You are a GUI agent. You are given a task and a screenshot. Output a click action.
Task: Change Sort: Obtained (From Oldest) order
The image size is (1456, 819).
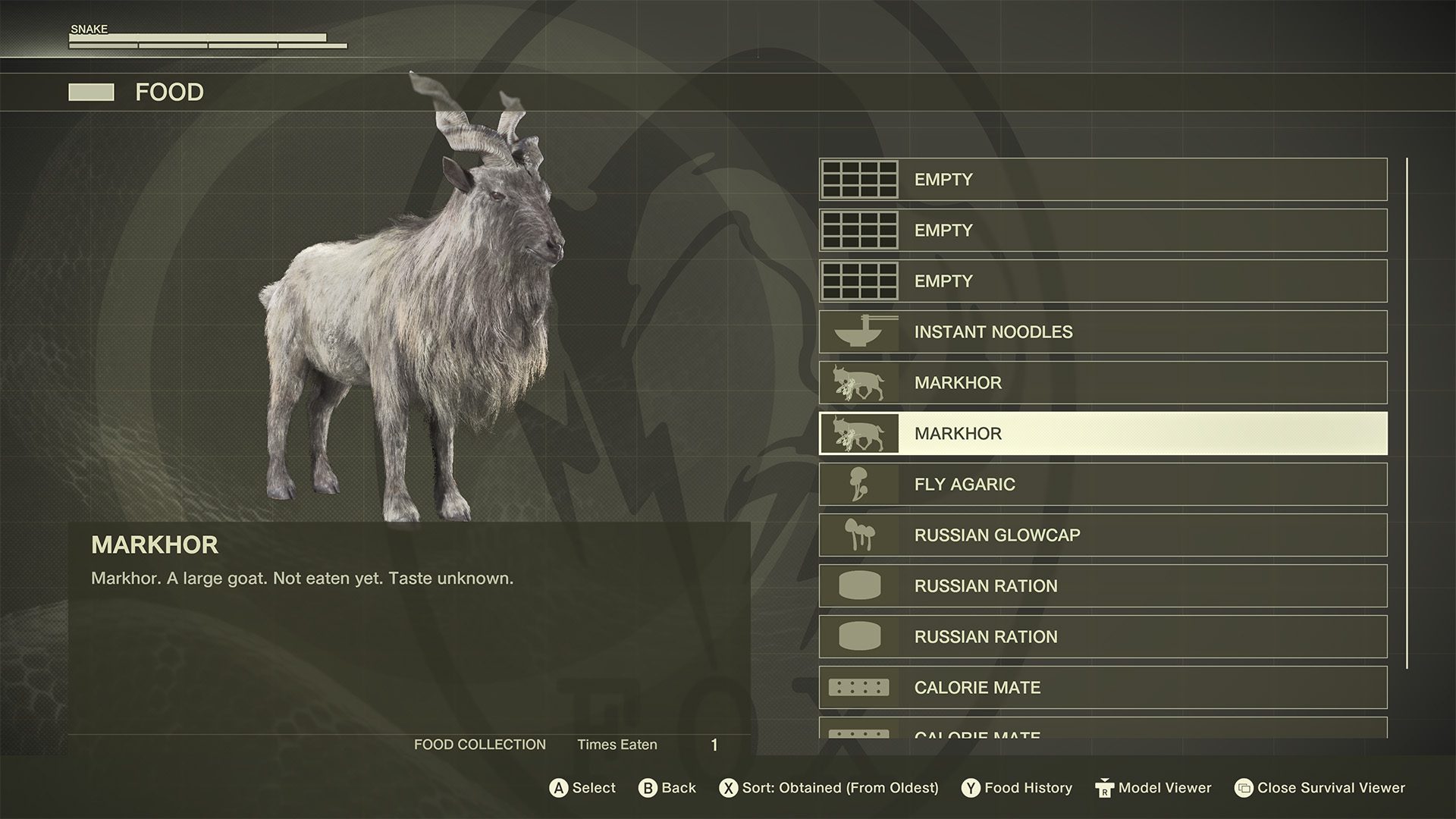coord(830,788)
